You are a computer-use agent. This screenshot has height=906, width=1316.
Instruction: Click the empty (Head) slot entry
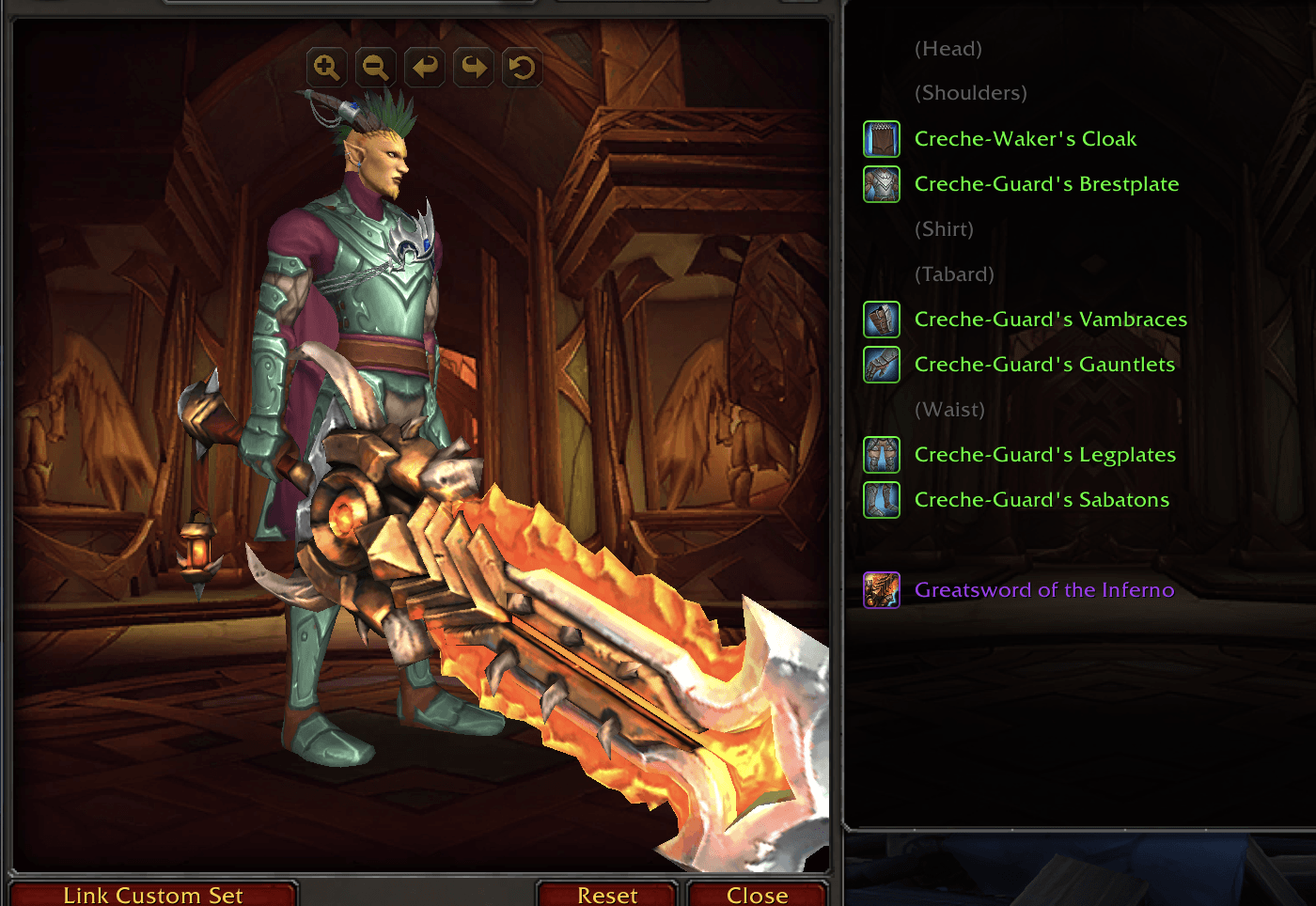[948, 48]
